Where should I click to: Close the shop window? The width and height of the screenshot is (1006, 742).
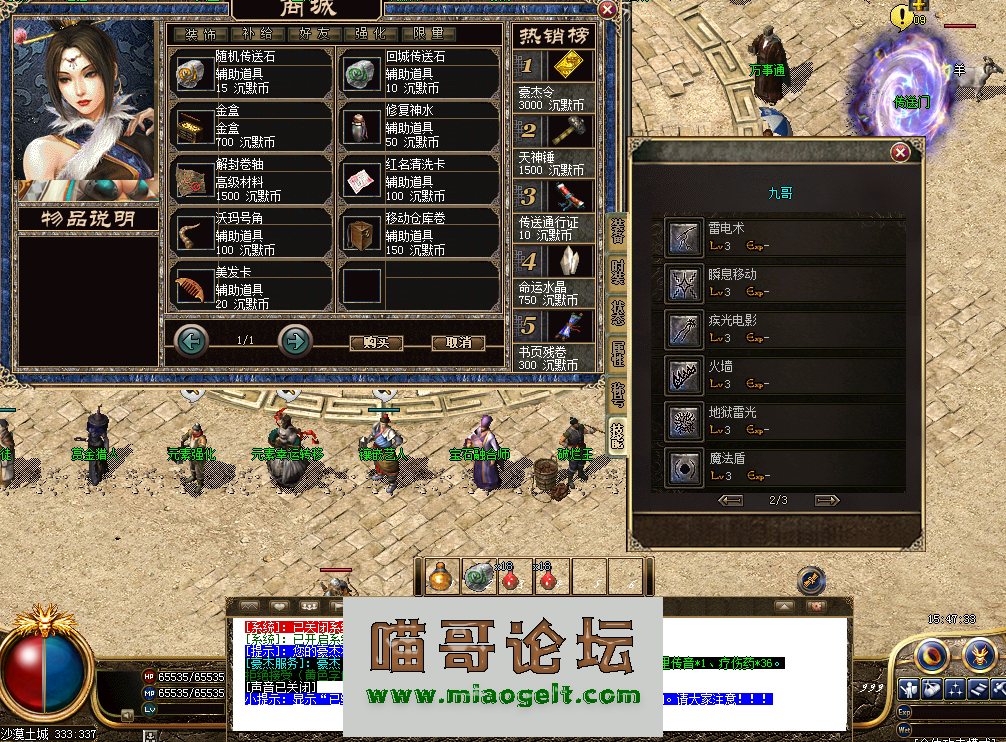coord(607,9)
